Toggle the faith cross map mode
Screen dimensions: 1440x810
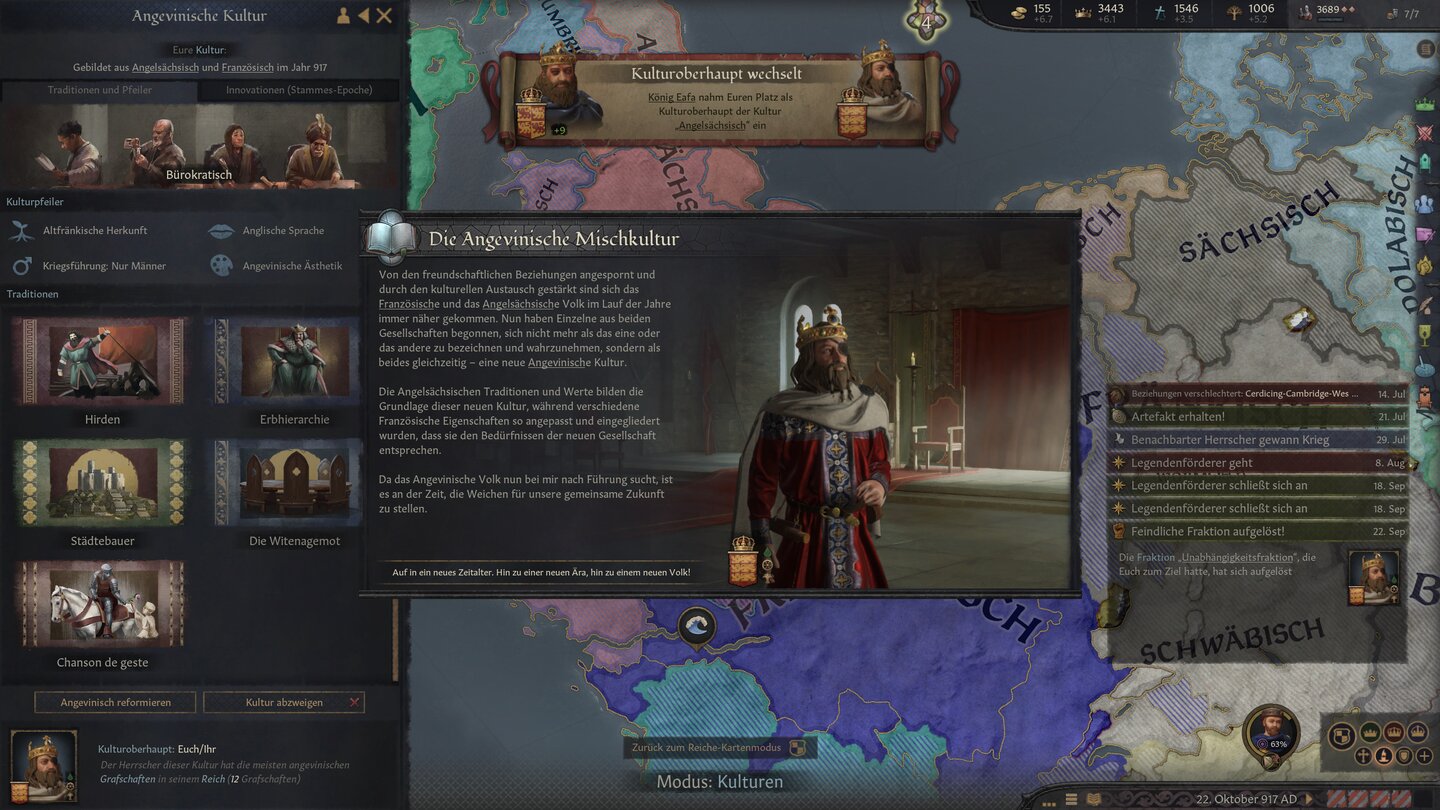click(x=1363, y=757)
